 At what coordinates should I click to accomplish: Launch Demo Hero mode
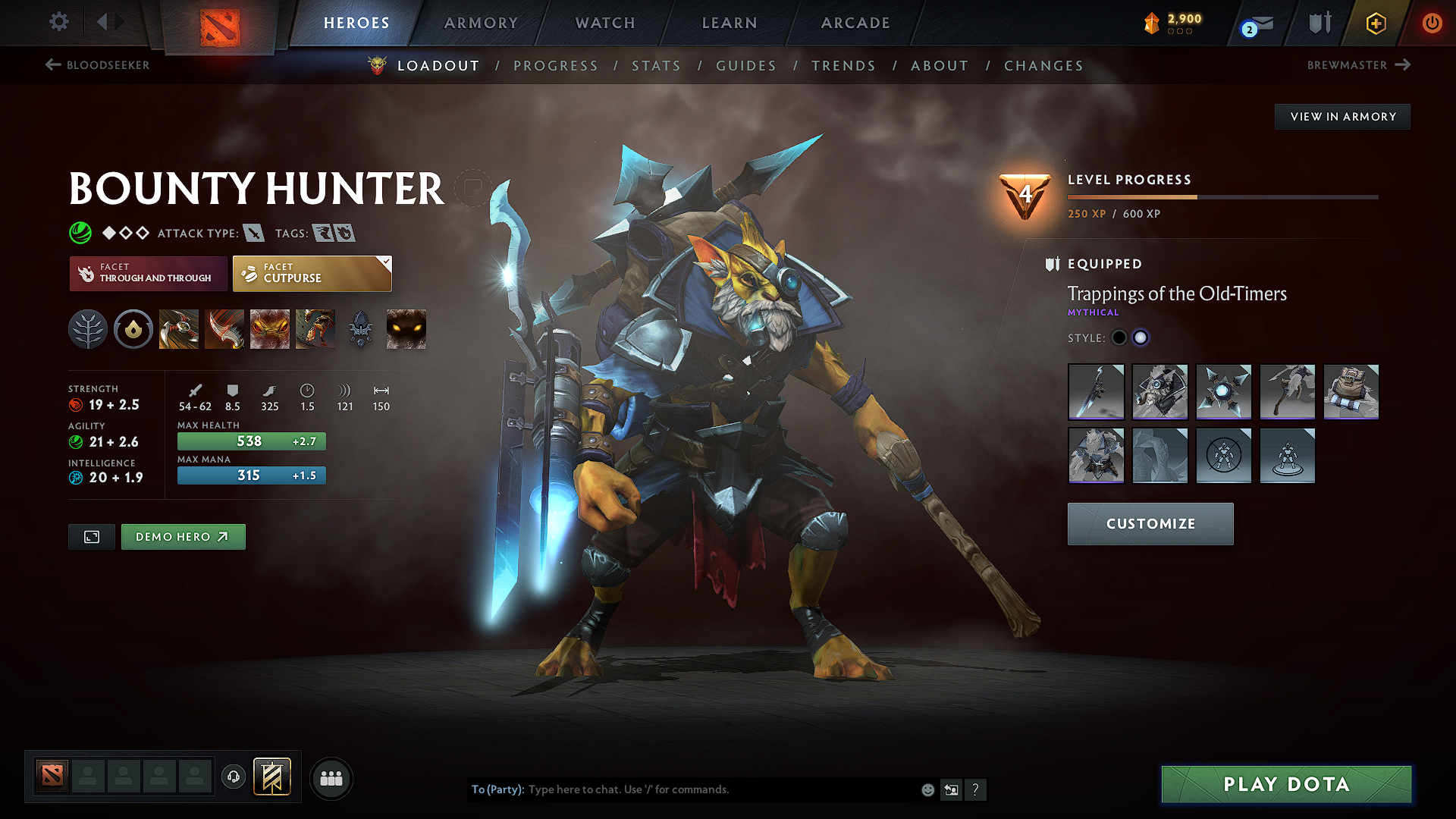pos(183,537)
